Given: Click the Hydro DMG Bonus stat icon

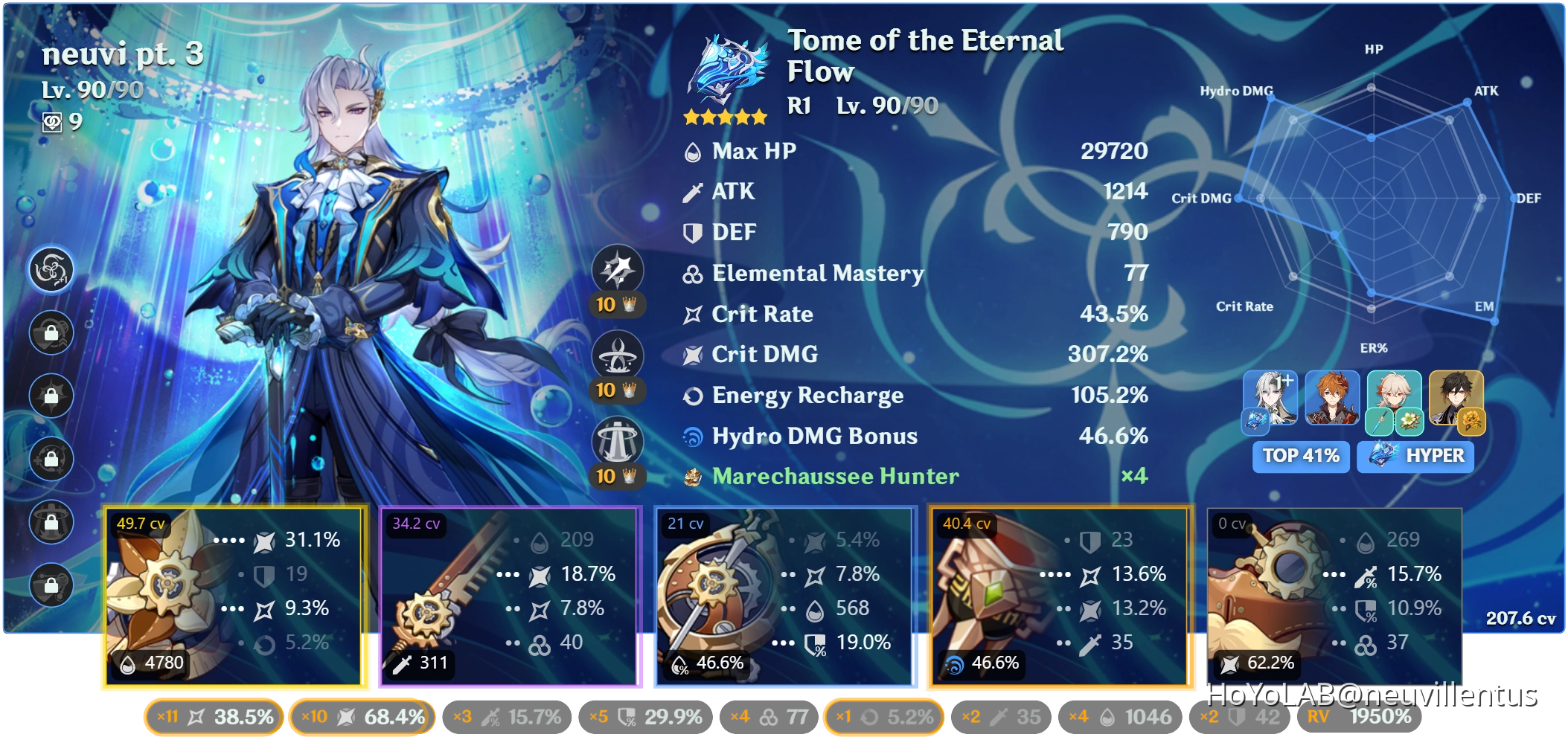Looking at the screenshot, I should pyautogui.click(x=694, y=437).
